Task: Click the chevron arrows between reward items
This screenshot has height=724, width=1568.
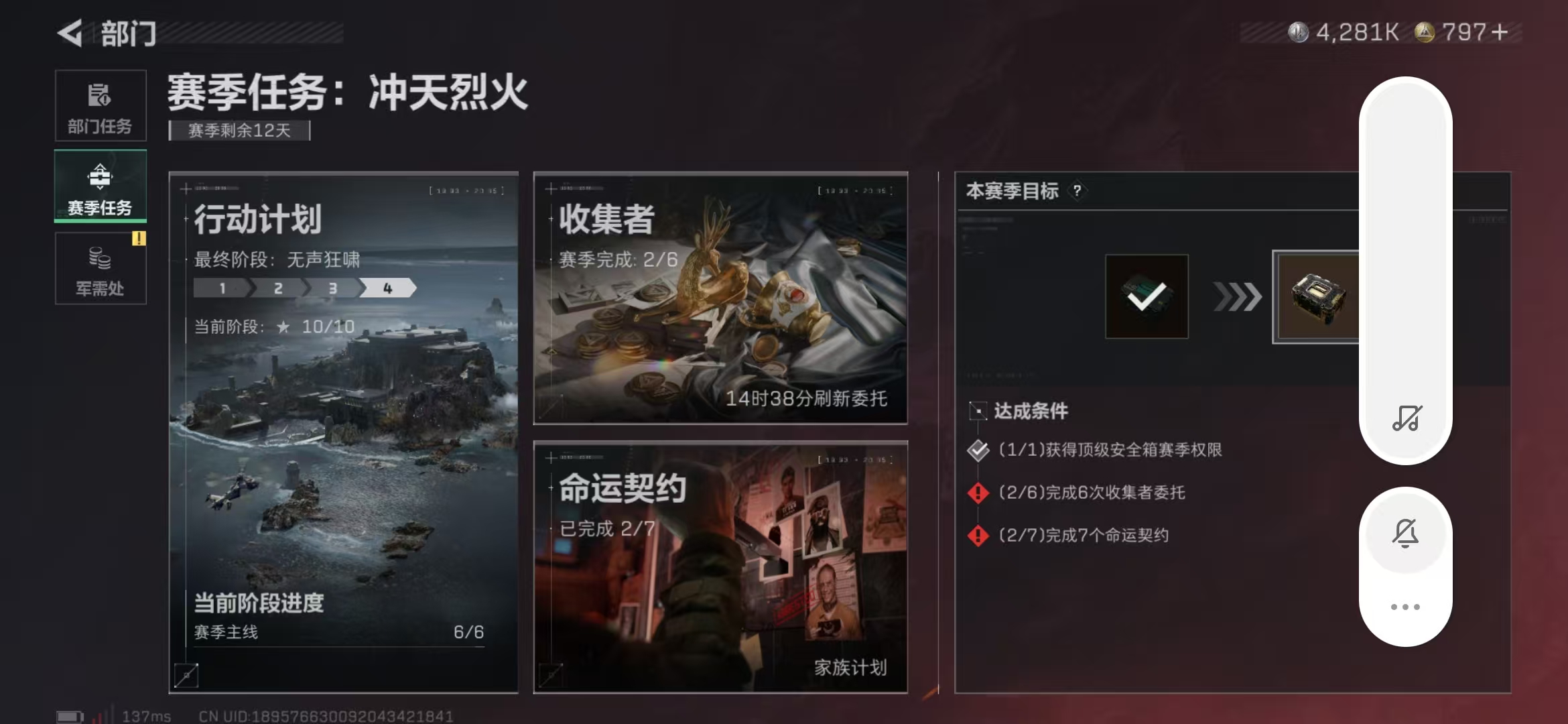Action: [x=1237, y=297]
